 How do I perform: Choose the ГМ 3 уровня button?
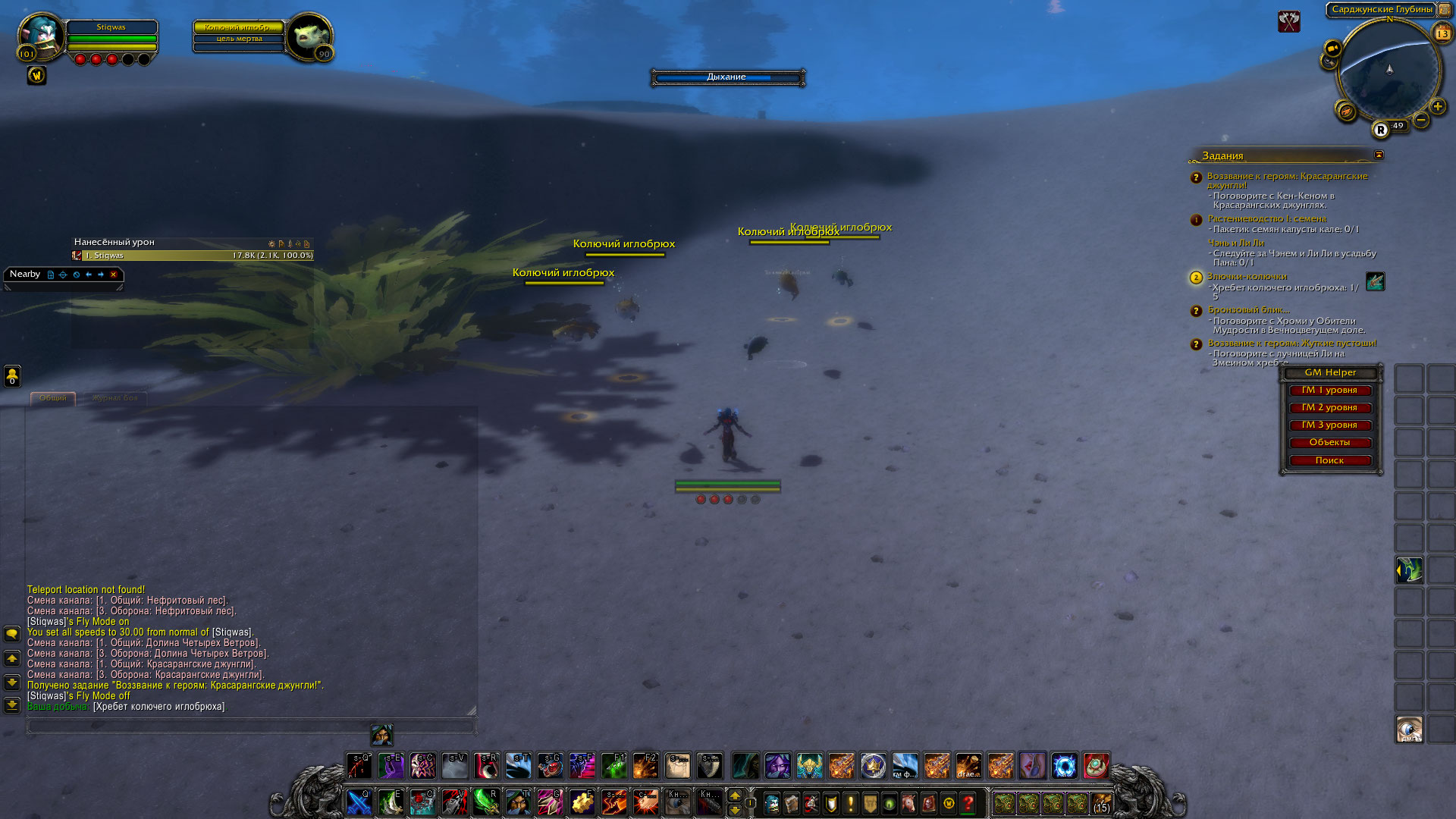point(1329,425)
